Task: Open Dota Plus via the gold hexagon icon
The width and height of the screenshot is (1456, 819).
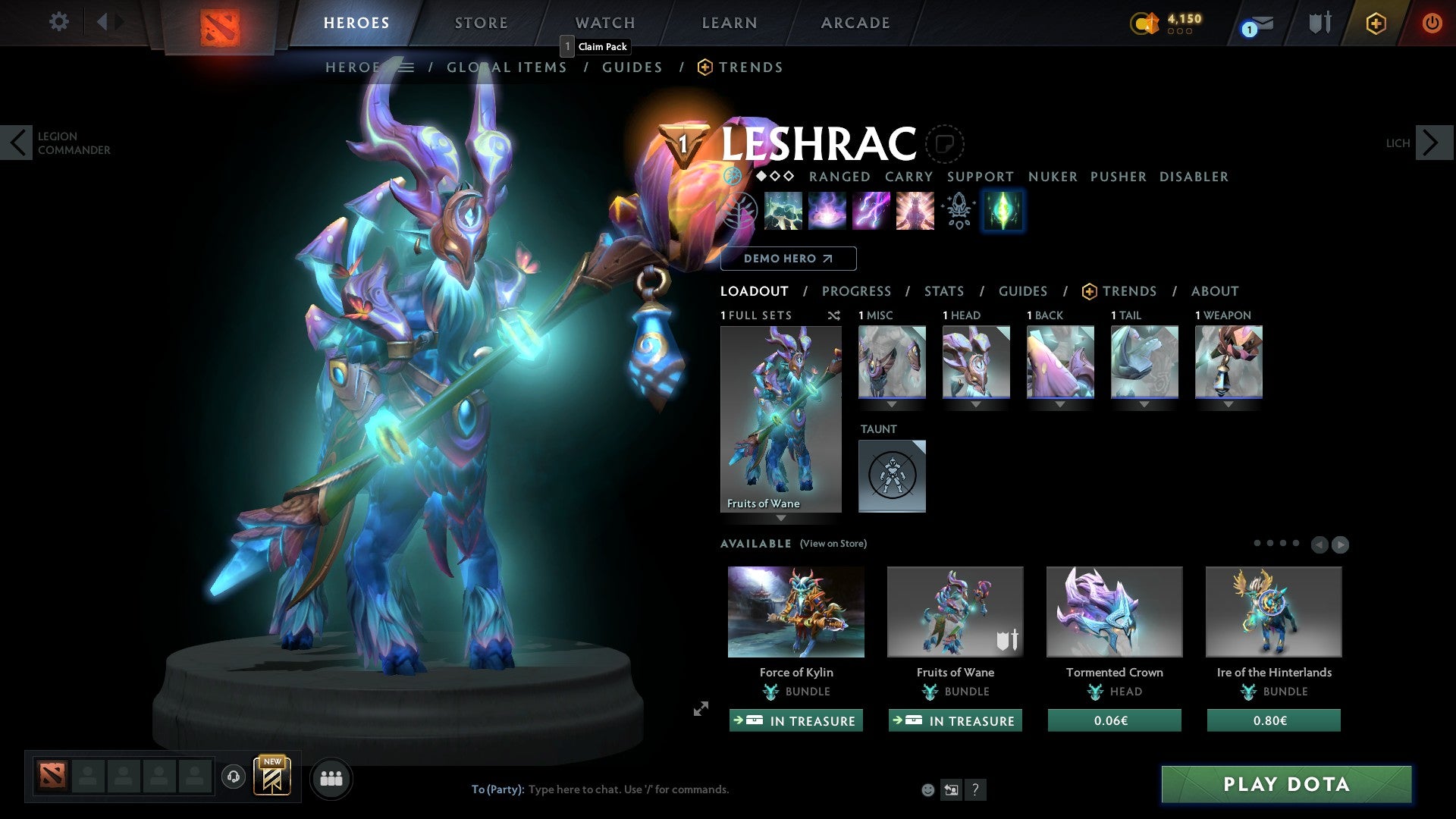Action: 1376,23
